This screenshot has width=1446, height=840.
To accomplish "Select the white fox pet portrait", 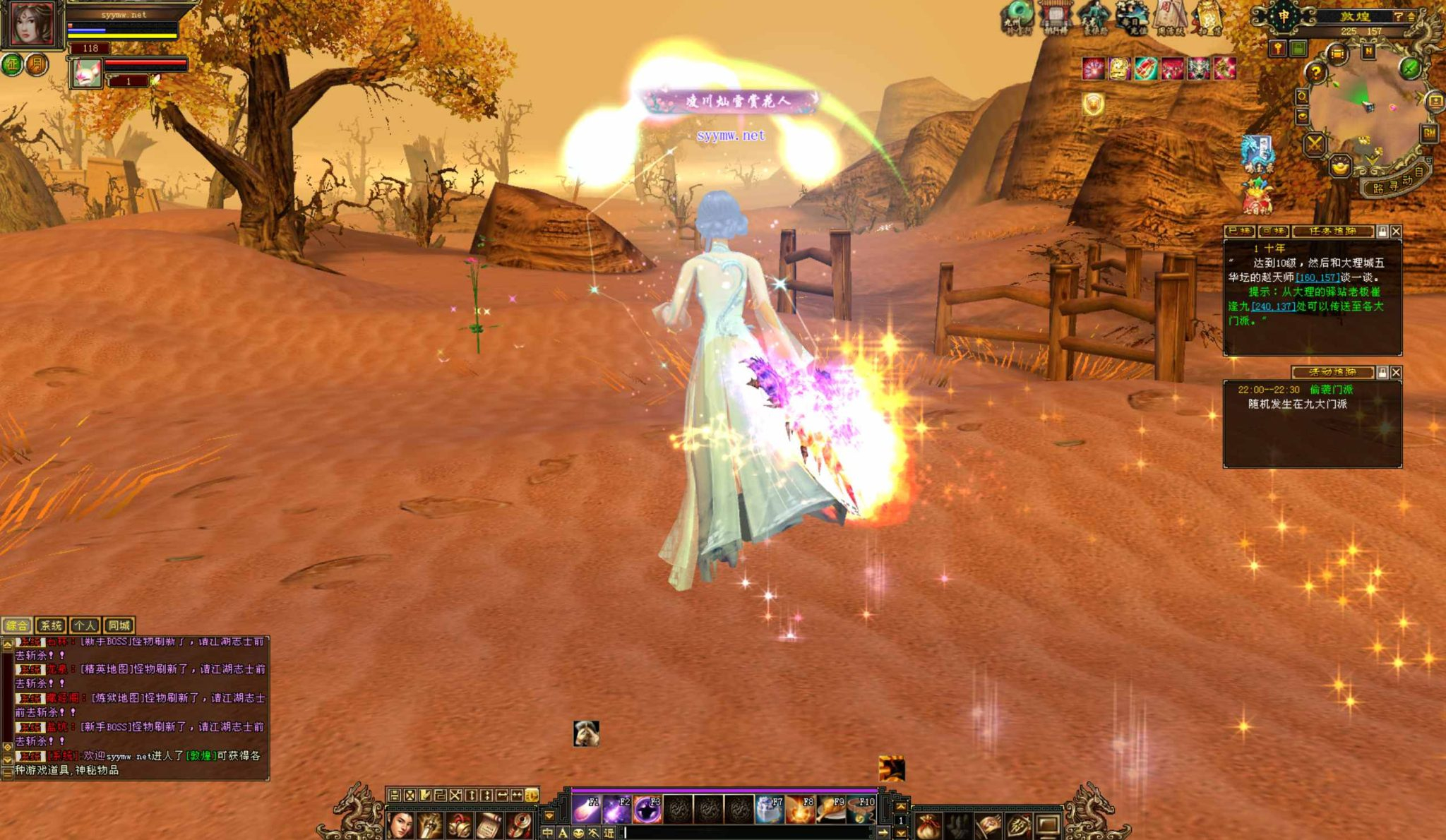I will point(86,73).
